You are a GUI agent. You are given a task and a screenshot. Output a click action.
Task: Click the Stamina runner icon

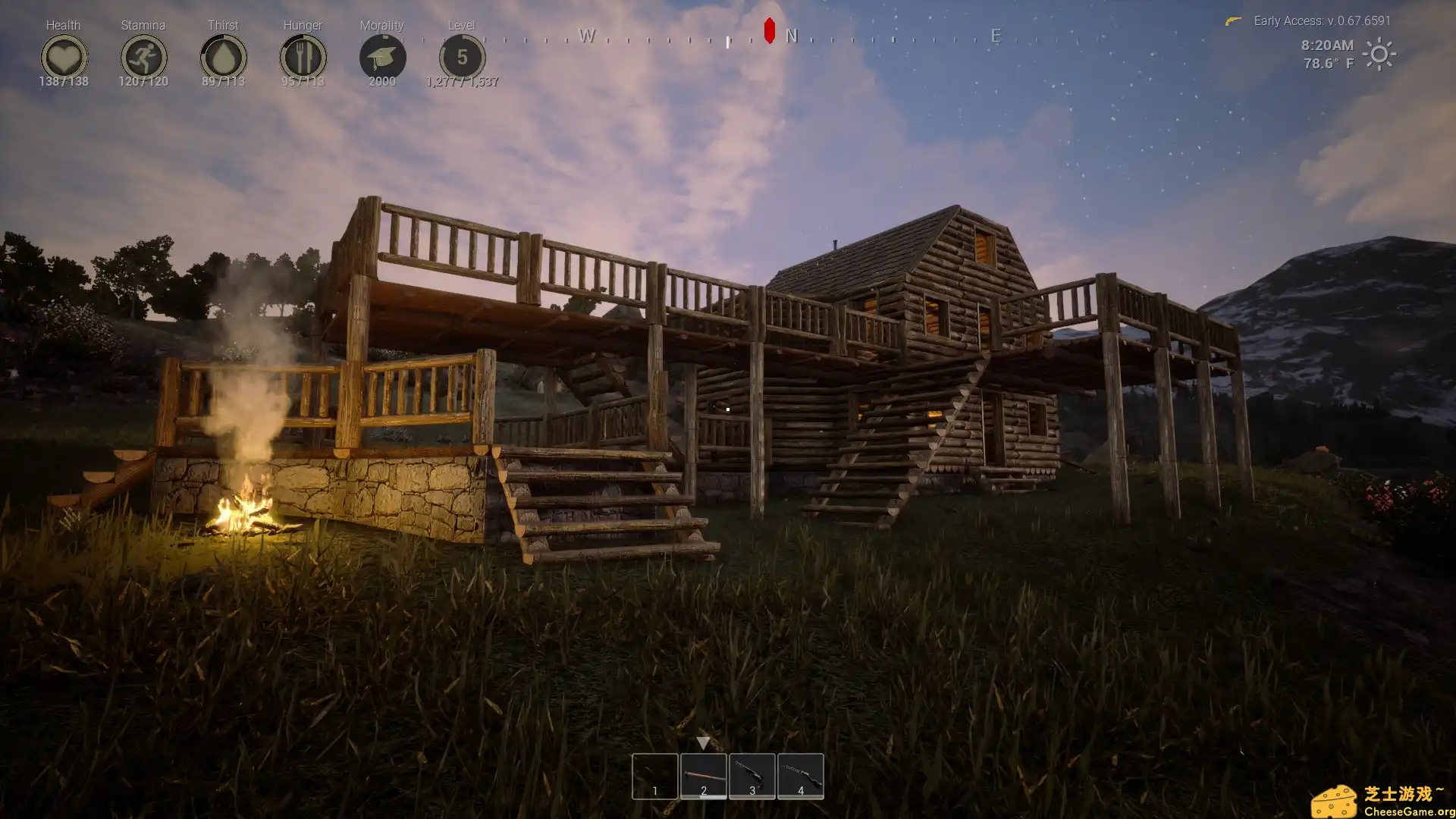143,56
